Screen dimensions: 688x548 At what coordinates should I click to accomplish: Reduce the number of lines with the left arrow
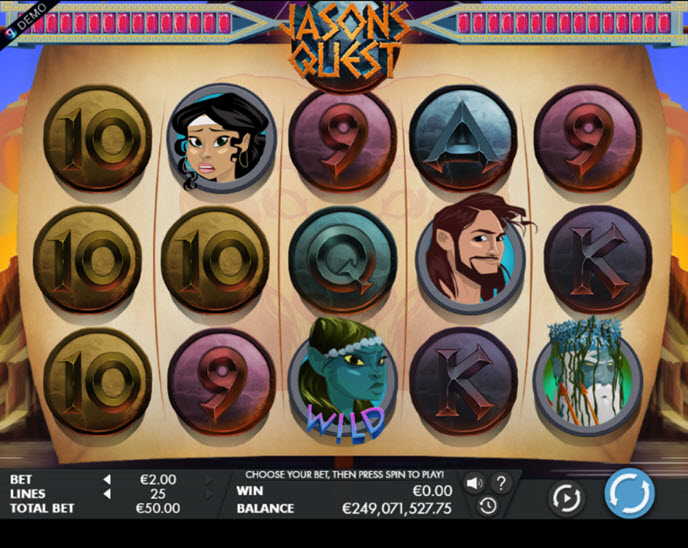107,494
